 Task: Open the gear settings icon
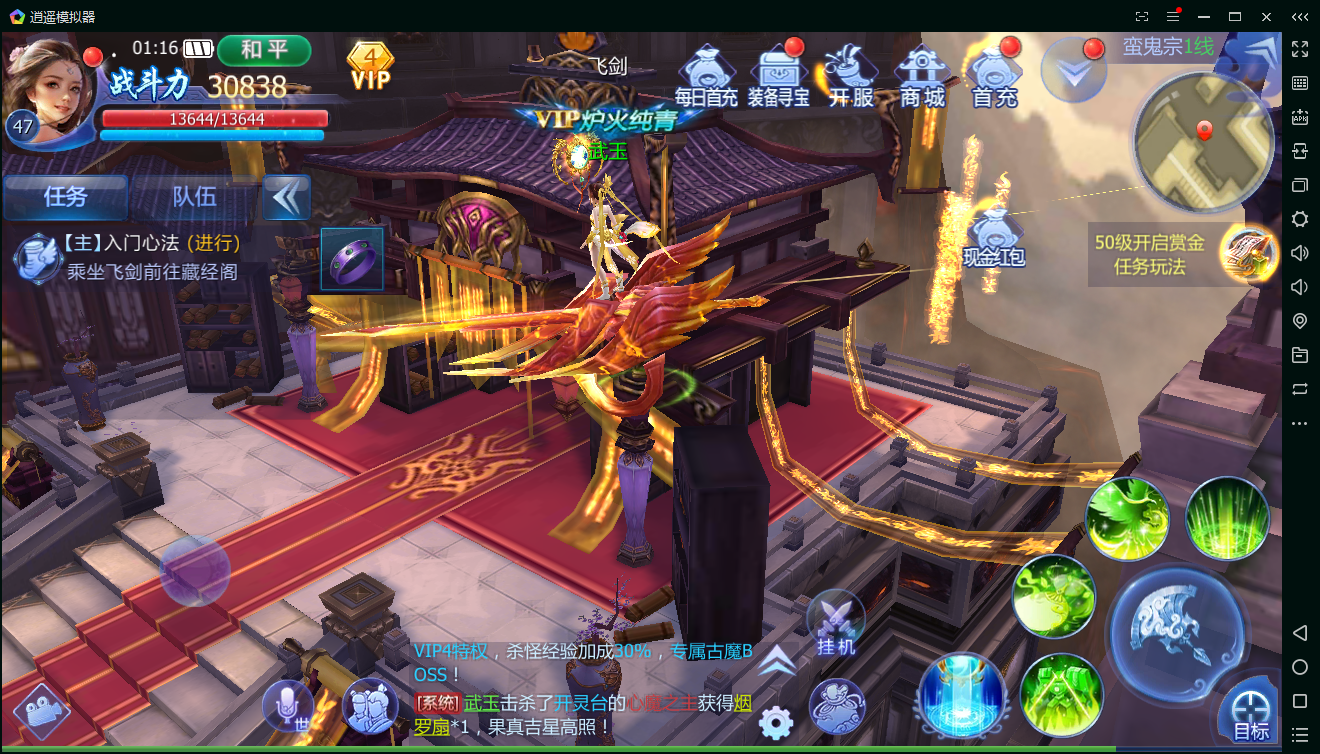point(775,722)
